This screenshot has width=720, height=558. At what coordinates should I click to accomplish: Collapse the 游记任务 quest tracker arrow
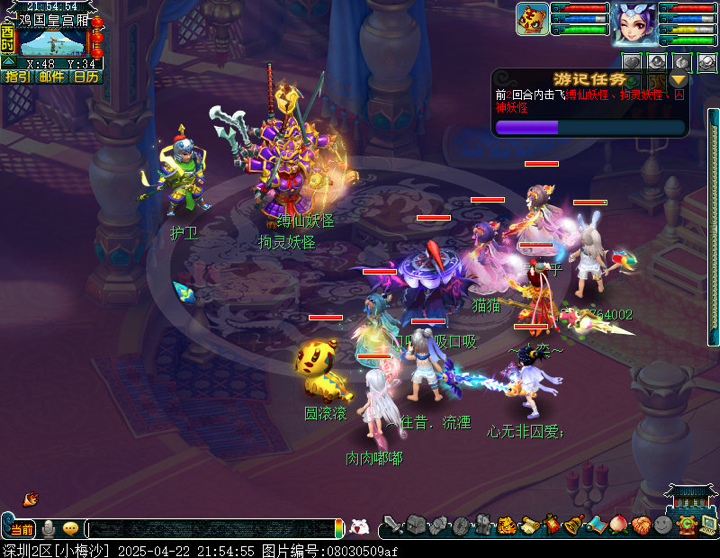click(680, 80)
